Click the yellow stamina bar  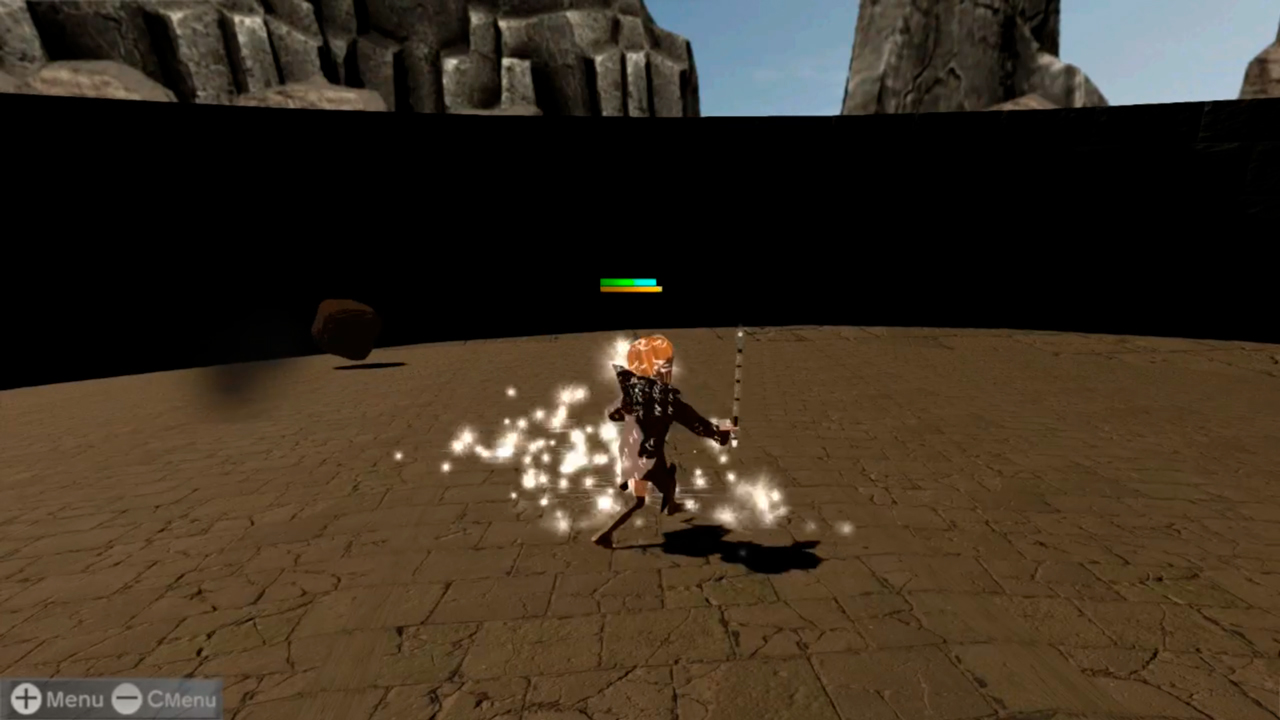tap(630, 290)
